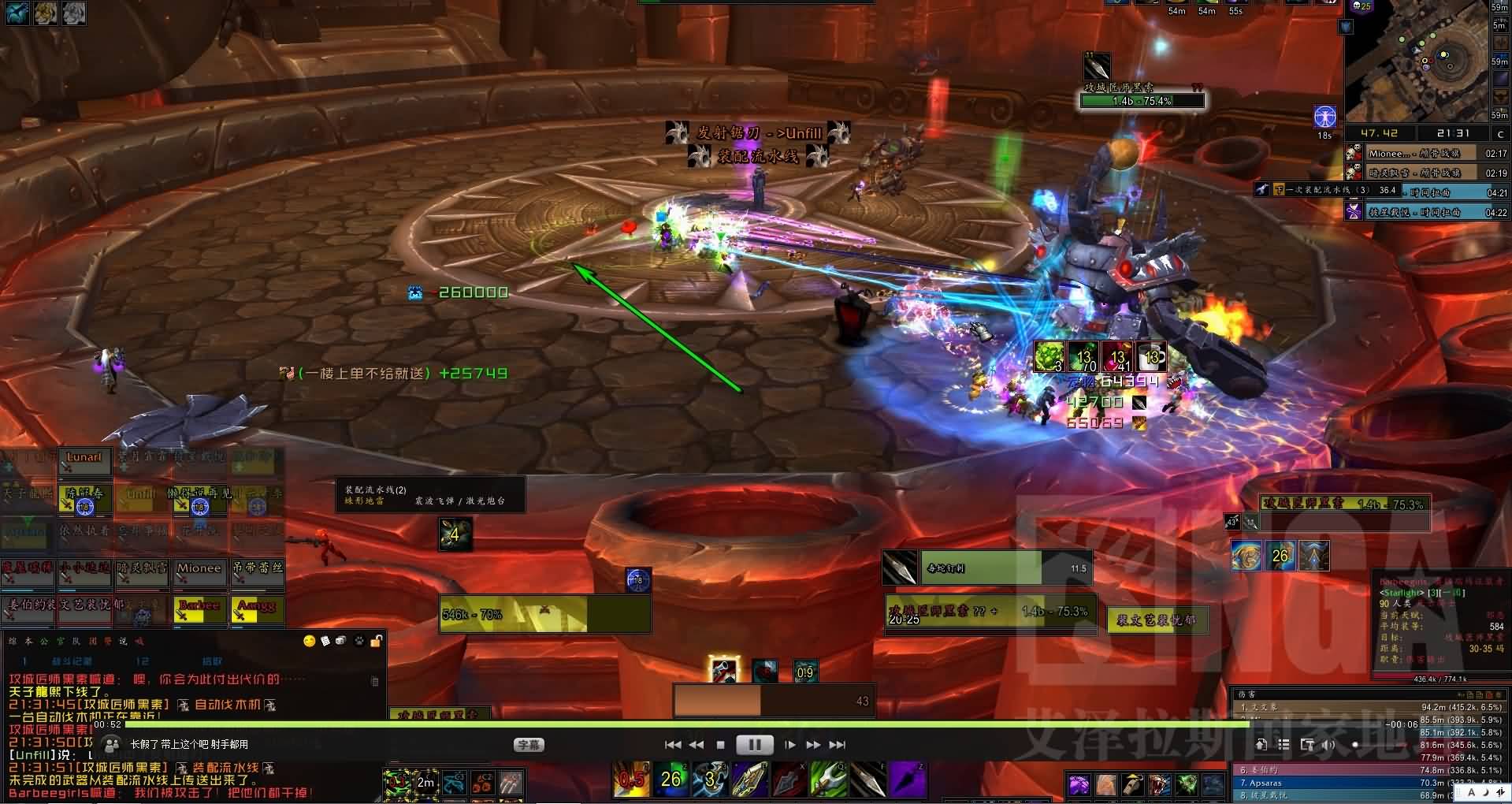Click the boss health bar showing 1.4b - 75.4%

coord(1142,101)
